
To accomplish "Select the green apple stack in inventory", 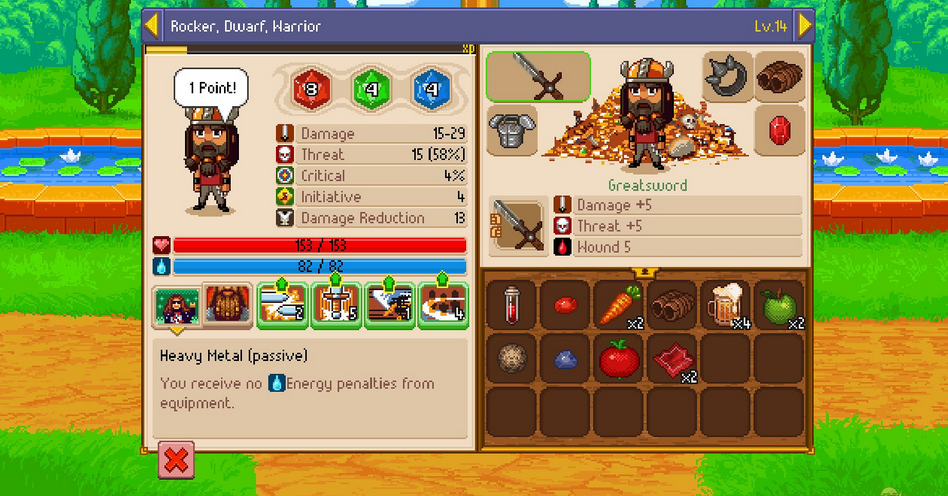I will coord(779,304).
